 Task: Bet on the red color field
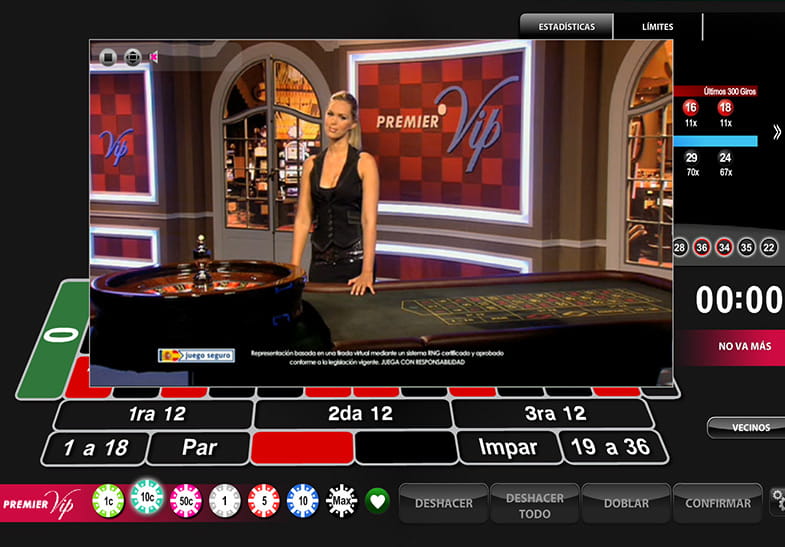(301, 447)
